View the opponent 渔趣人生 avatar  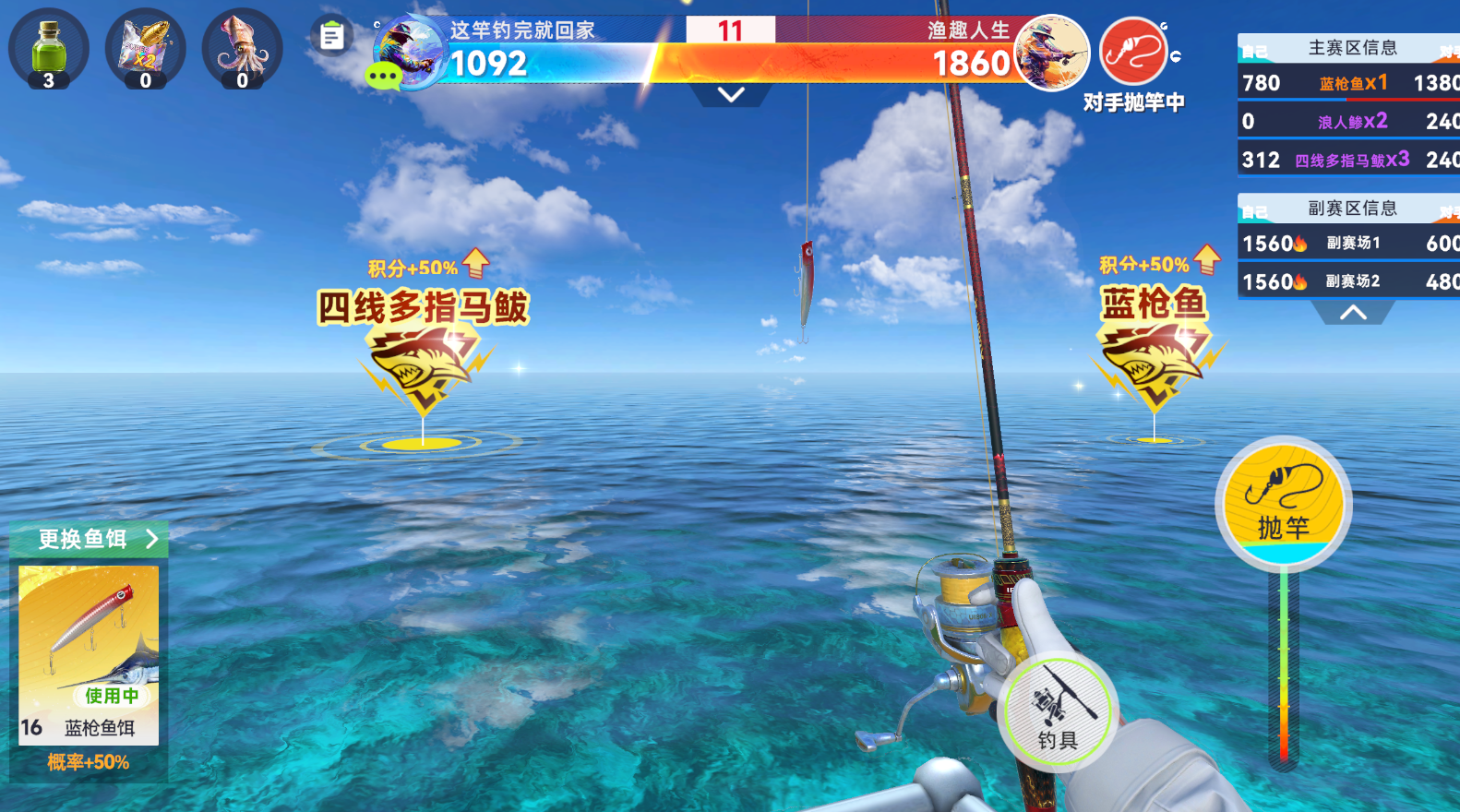[x=1051, y=53]
